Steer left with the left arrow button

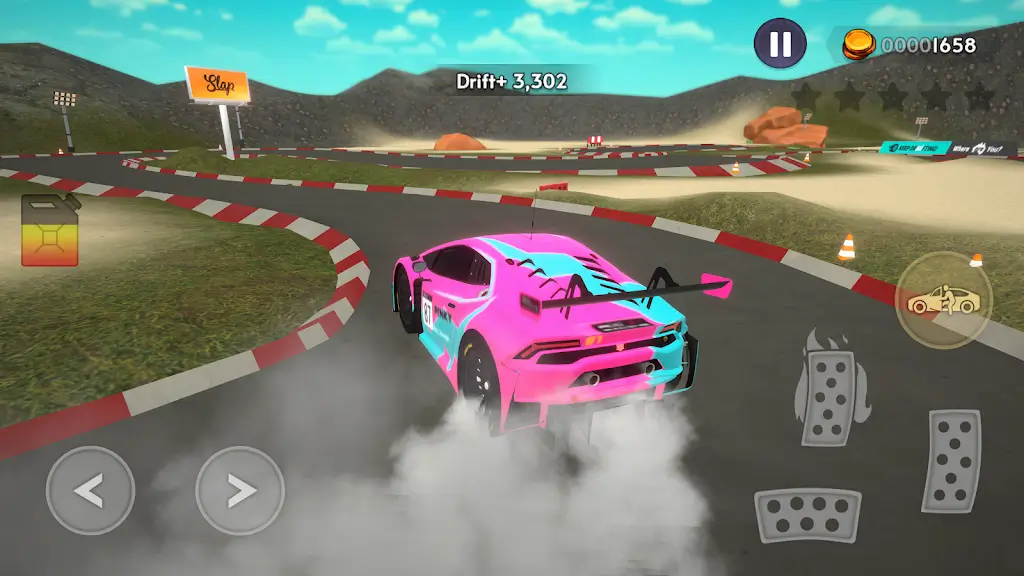coord(90,490)
